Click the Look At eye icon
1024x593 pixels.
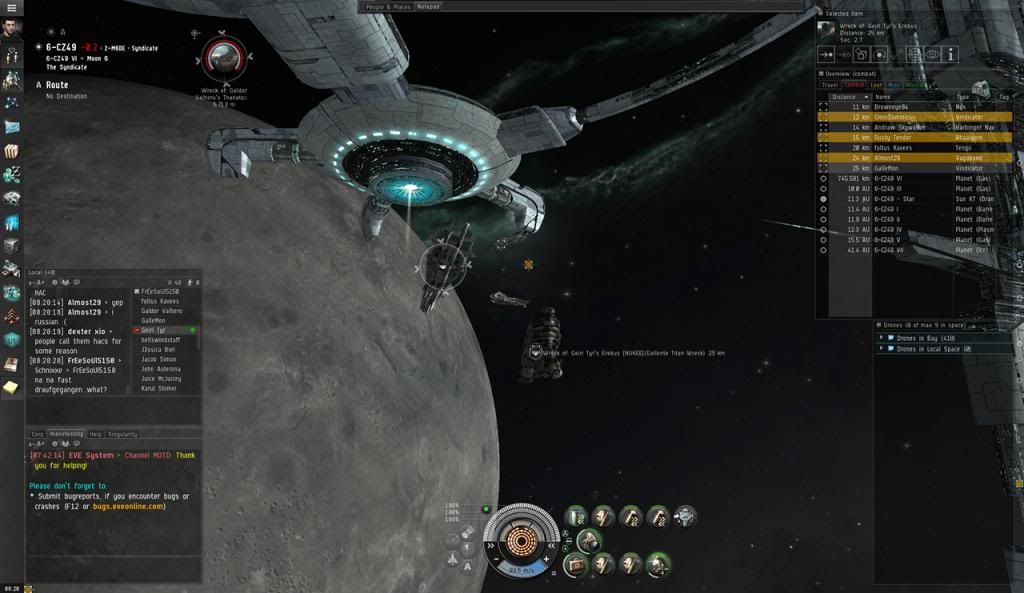[x=932, y=54]
